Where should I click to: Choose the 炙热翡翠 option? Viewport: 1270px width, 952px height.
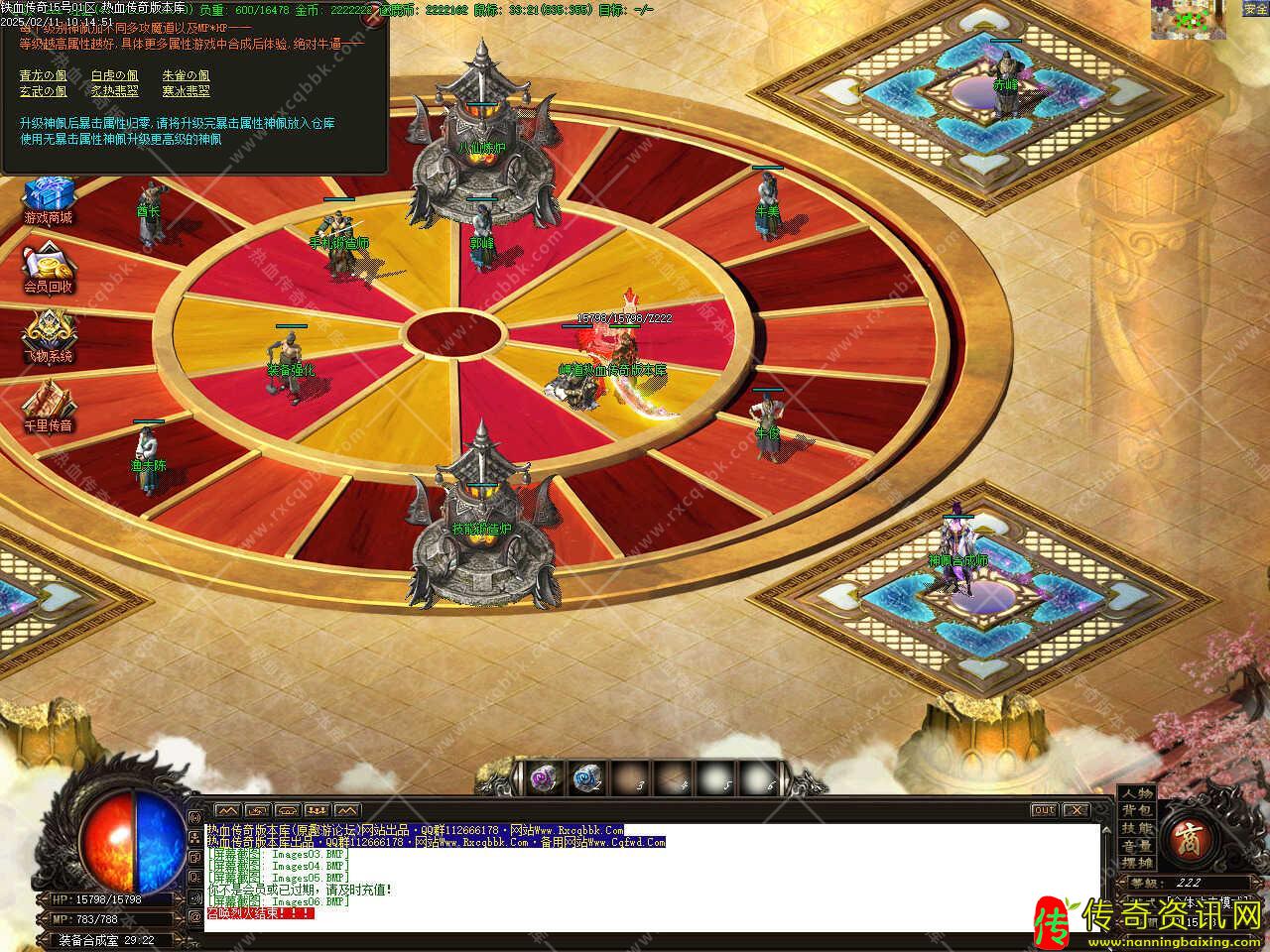(x=114, y=91)
